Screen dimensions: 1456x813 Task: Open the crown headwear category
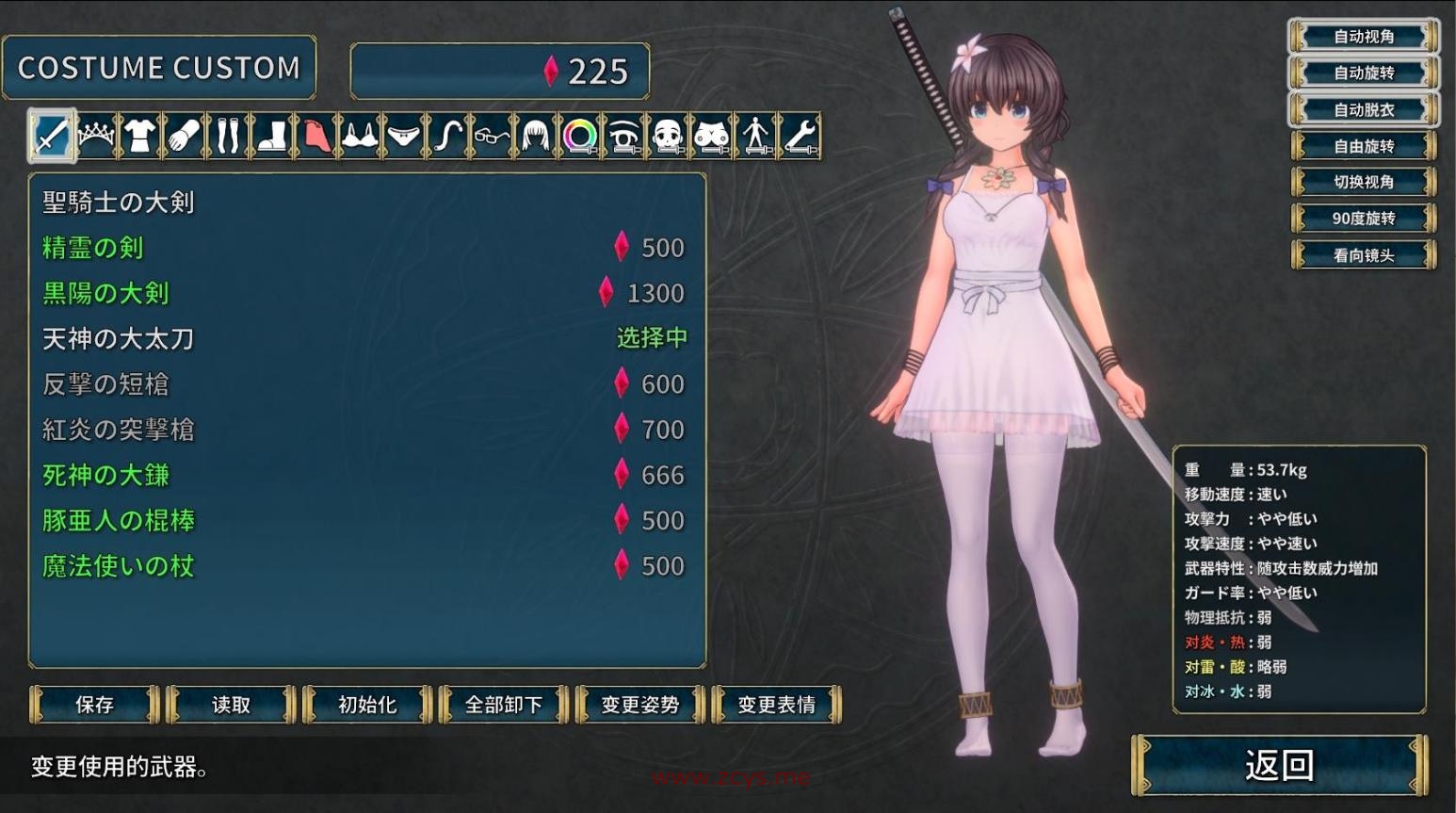tap(97, 136)
